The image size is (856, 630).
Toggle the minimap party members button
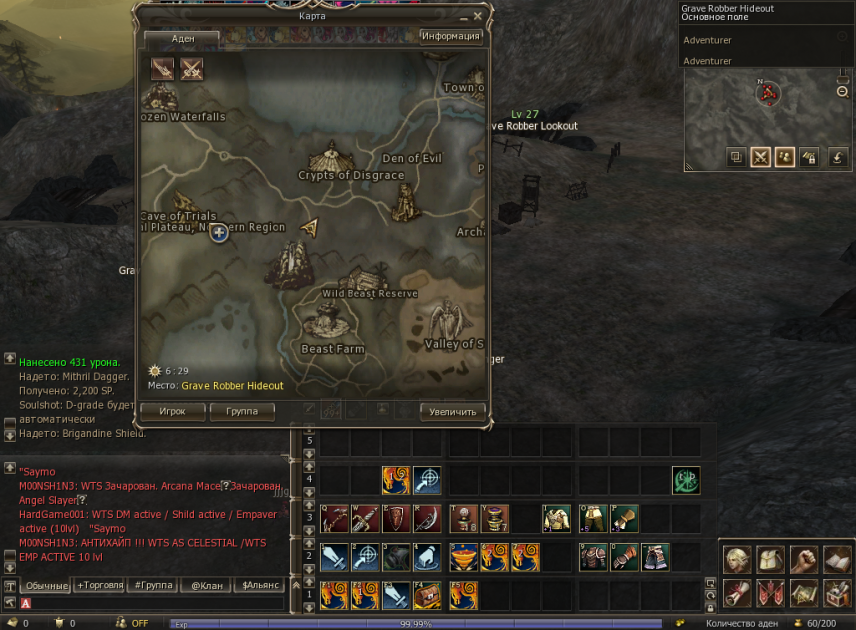[x=785, y=157]
